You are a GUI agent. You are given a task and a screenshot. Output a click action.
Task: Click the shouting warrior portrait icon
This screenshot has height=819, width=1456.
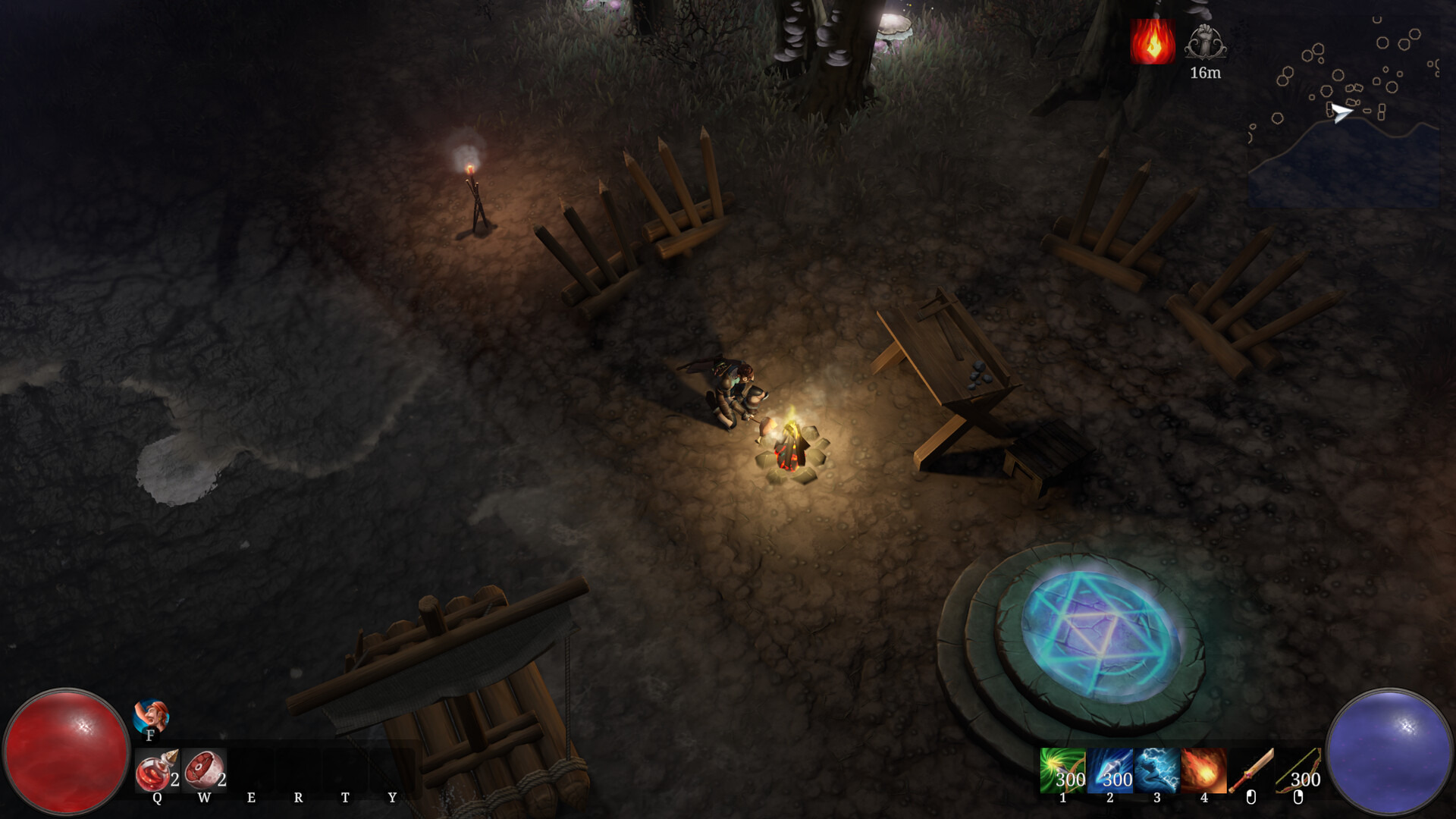coord(151,716)
